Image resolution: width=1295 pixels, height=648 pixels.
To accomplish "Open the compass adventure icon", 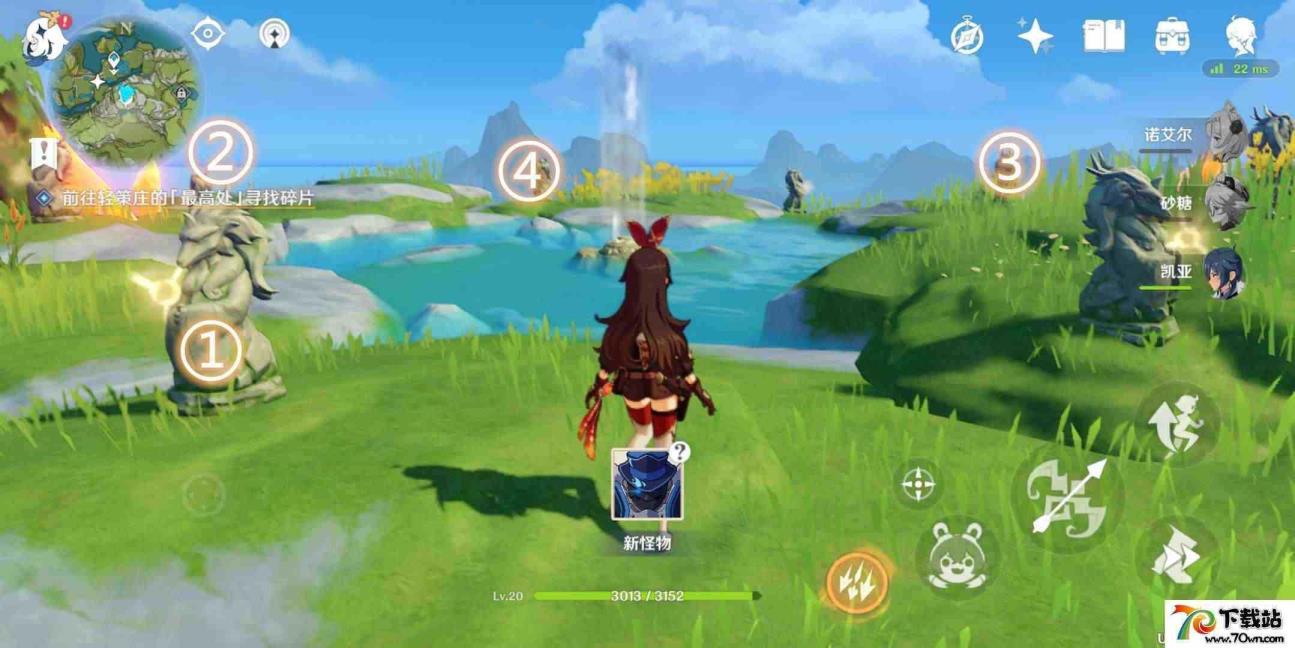I will tap(967, 37).
